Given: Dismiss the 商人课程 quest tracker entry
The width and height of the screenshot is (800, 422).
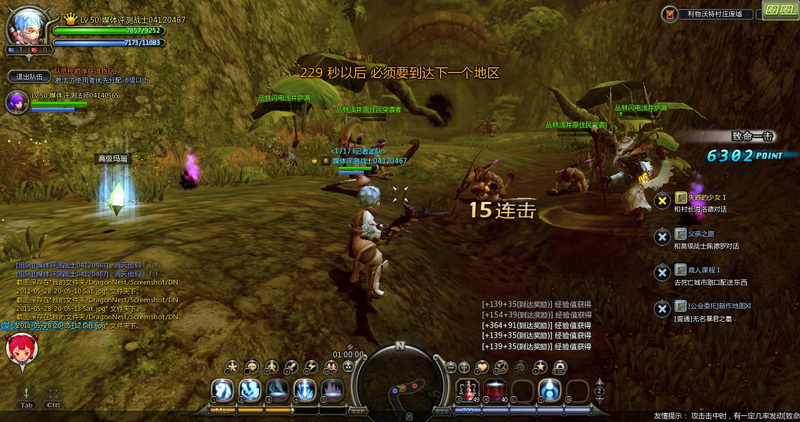Looking at the screenshot, I should click(x=661, y=271).
